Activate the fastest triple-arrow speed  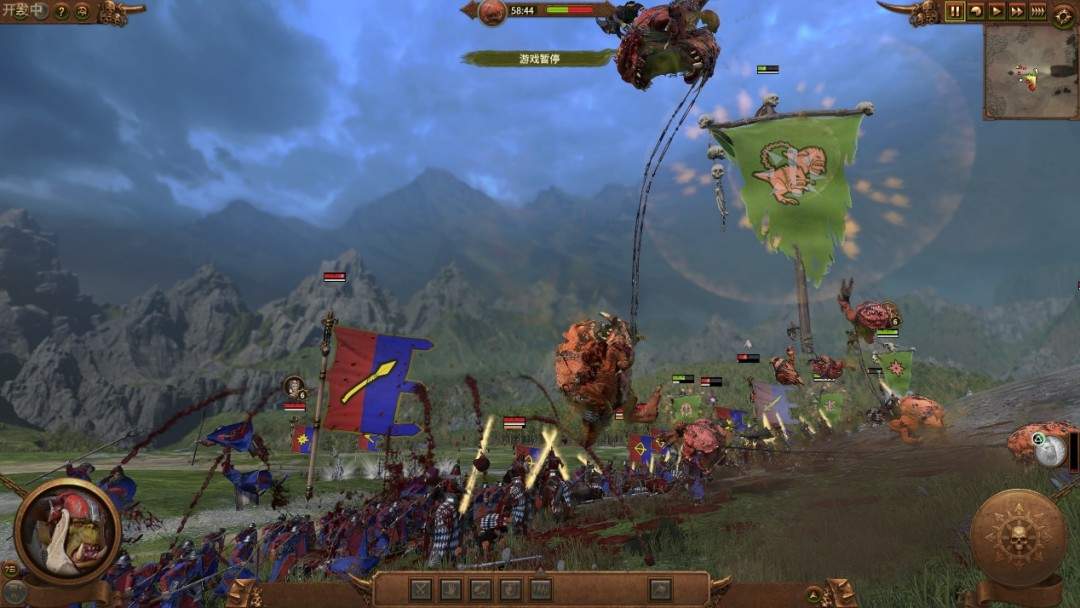pyautogui.click(x=1038, y=11)
